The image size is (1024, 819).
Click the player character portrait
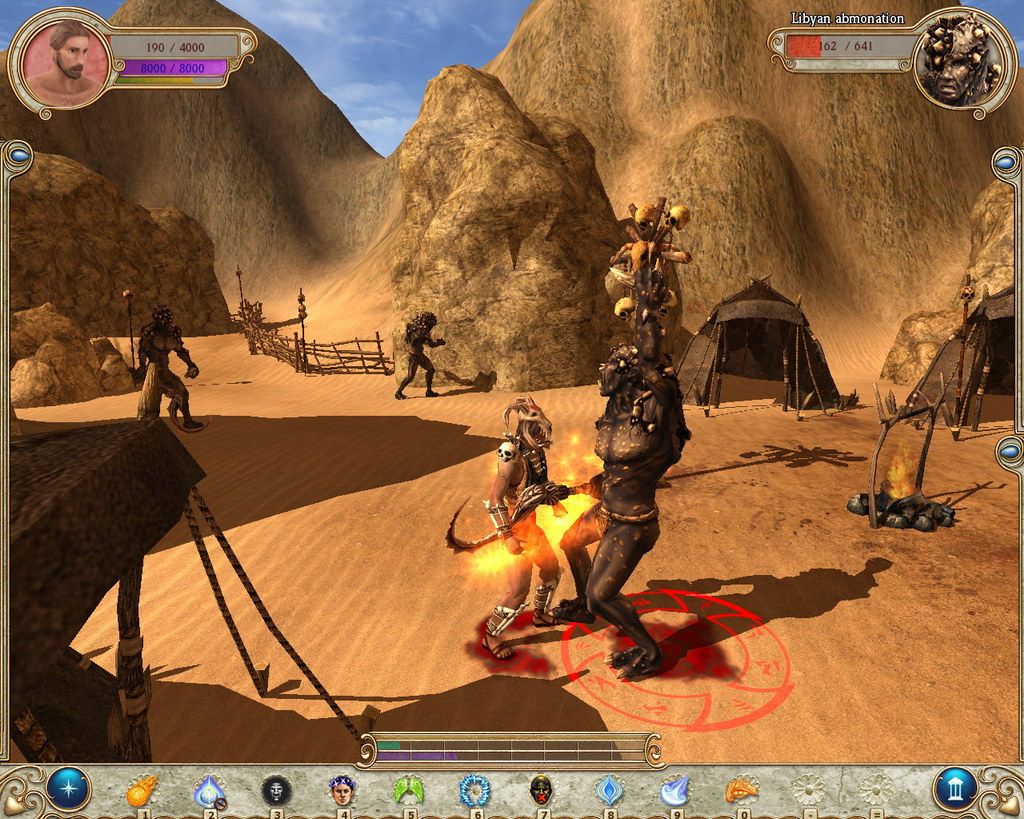click(x=65, y=64)
